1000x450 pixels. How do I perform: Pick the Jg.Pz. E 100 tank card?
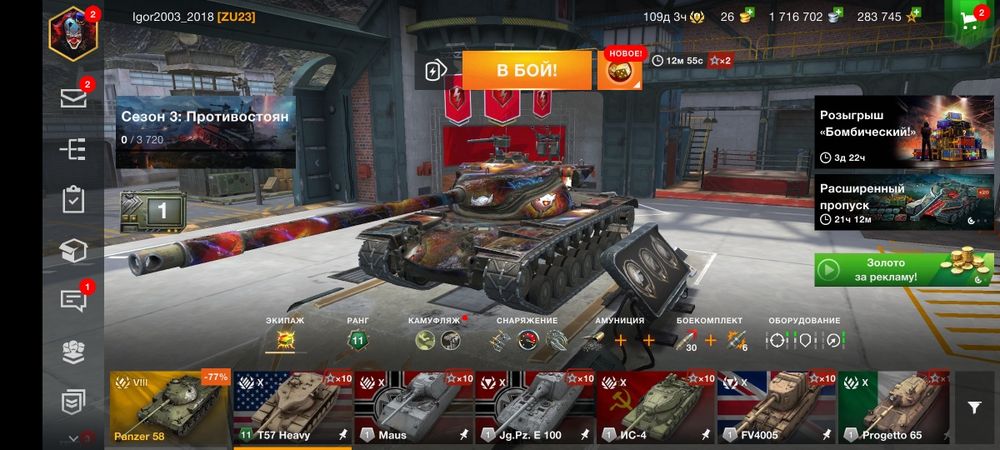(534, 407)
